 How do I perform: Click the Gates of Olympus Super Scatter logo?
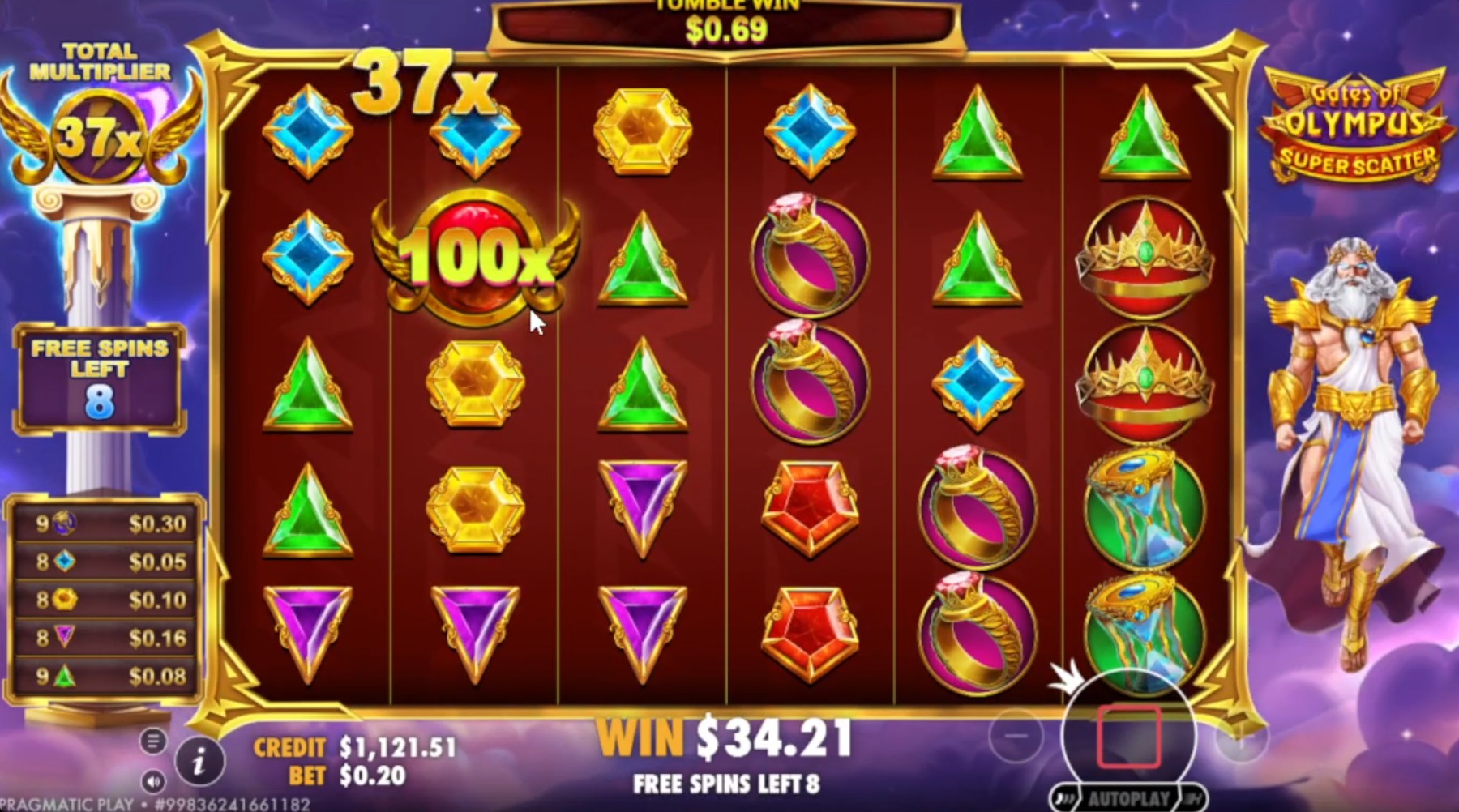coord(1354,123)
